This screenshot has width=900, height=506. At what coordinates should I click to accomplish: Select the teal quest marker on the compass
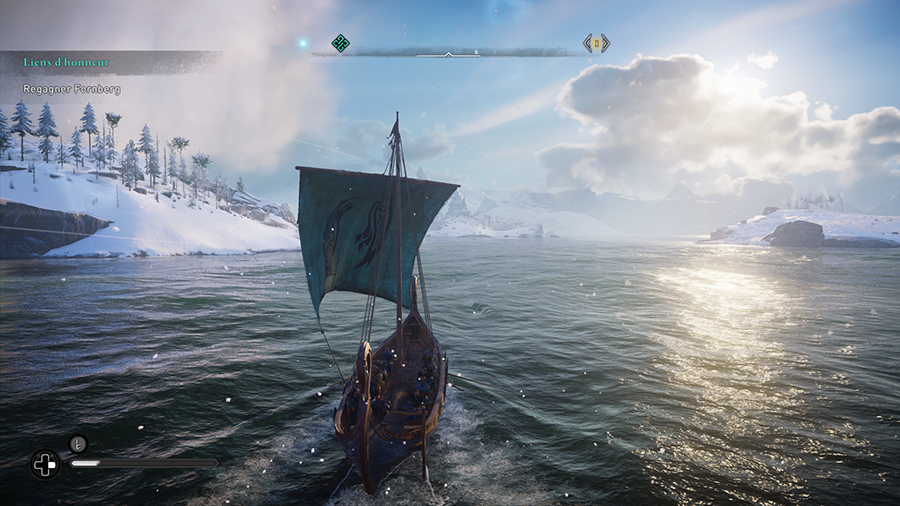point(340,43)
